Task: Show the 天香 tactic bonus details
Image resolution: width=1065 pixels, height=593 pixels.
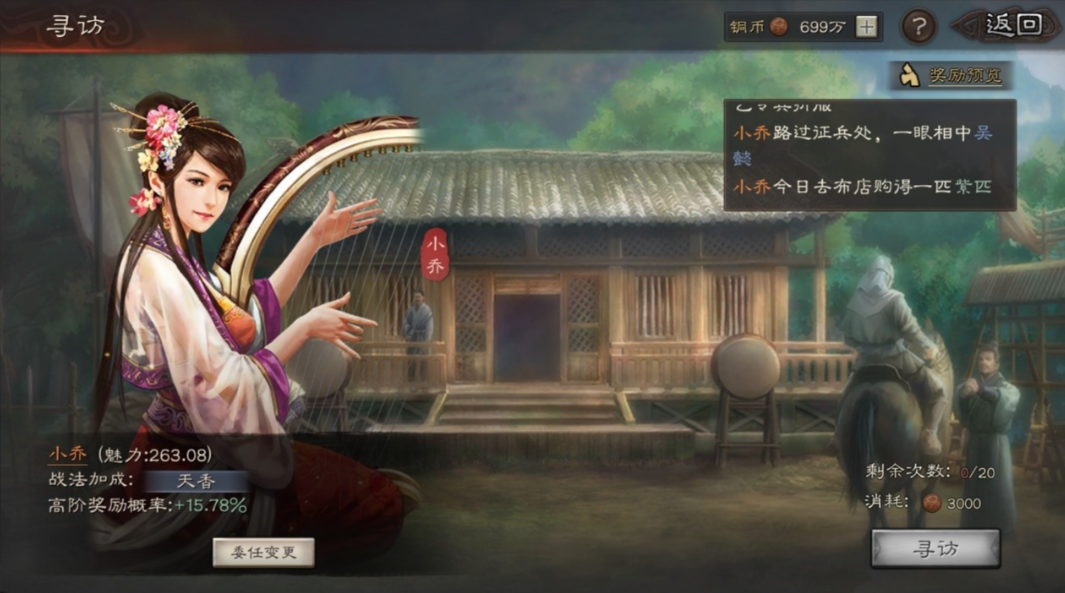Action: (x=196, y=480)
